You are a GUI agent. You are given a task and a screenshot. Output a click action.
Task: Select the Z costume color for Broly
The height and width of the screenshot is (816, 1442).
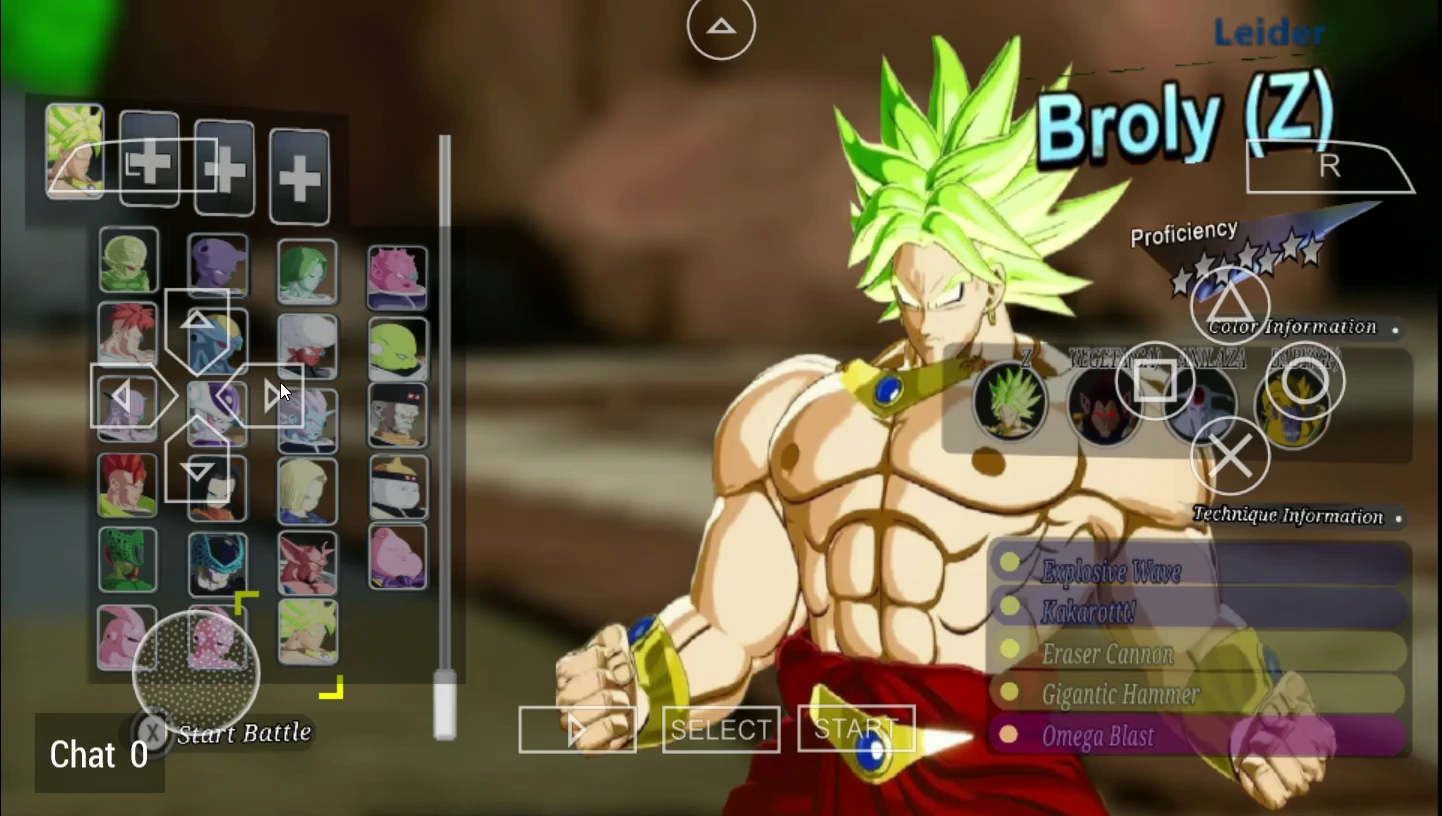(1010, 402)
